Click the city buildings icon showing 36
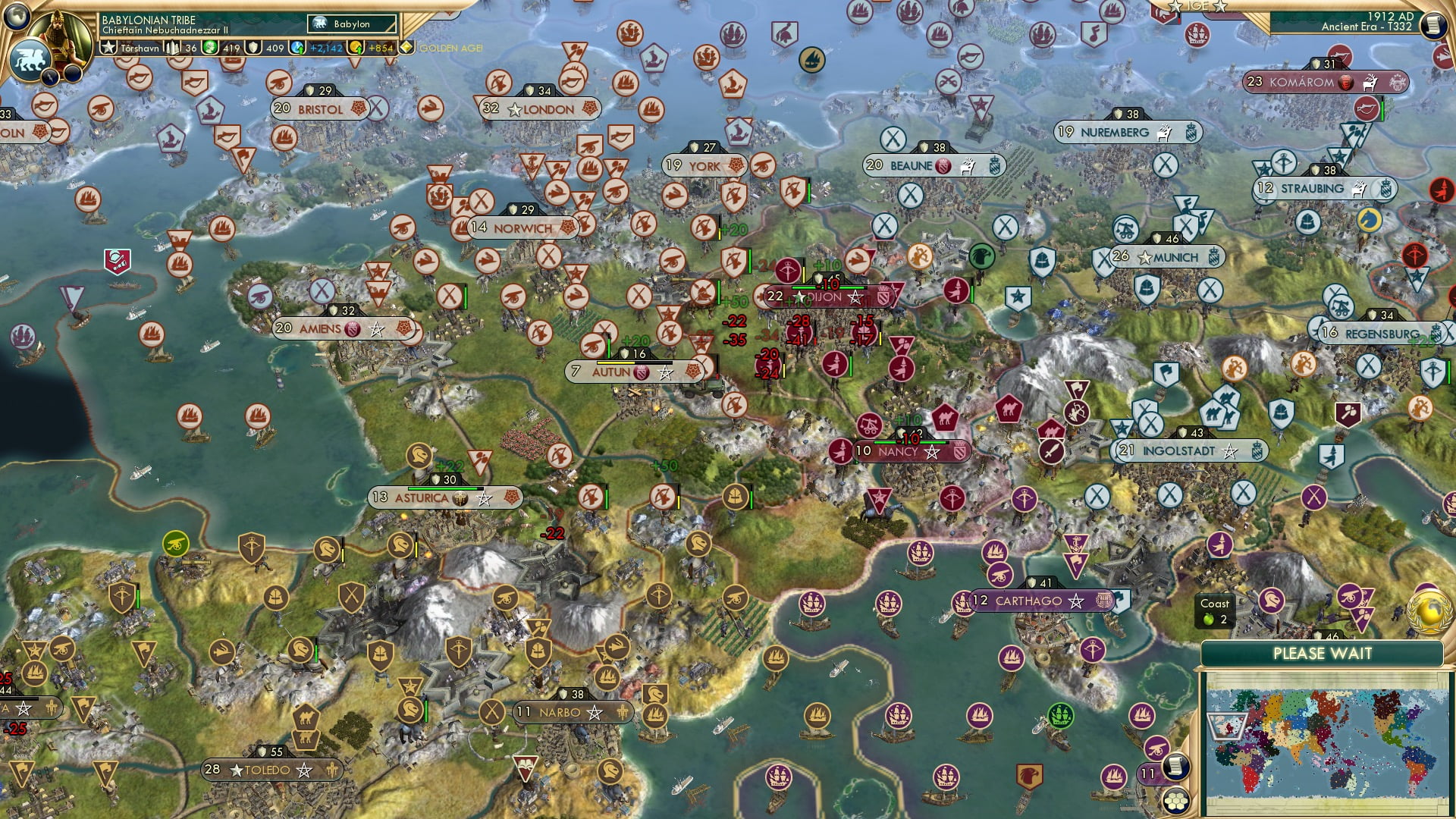This screenshot has width=1456, height=819. [173, 49]
